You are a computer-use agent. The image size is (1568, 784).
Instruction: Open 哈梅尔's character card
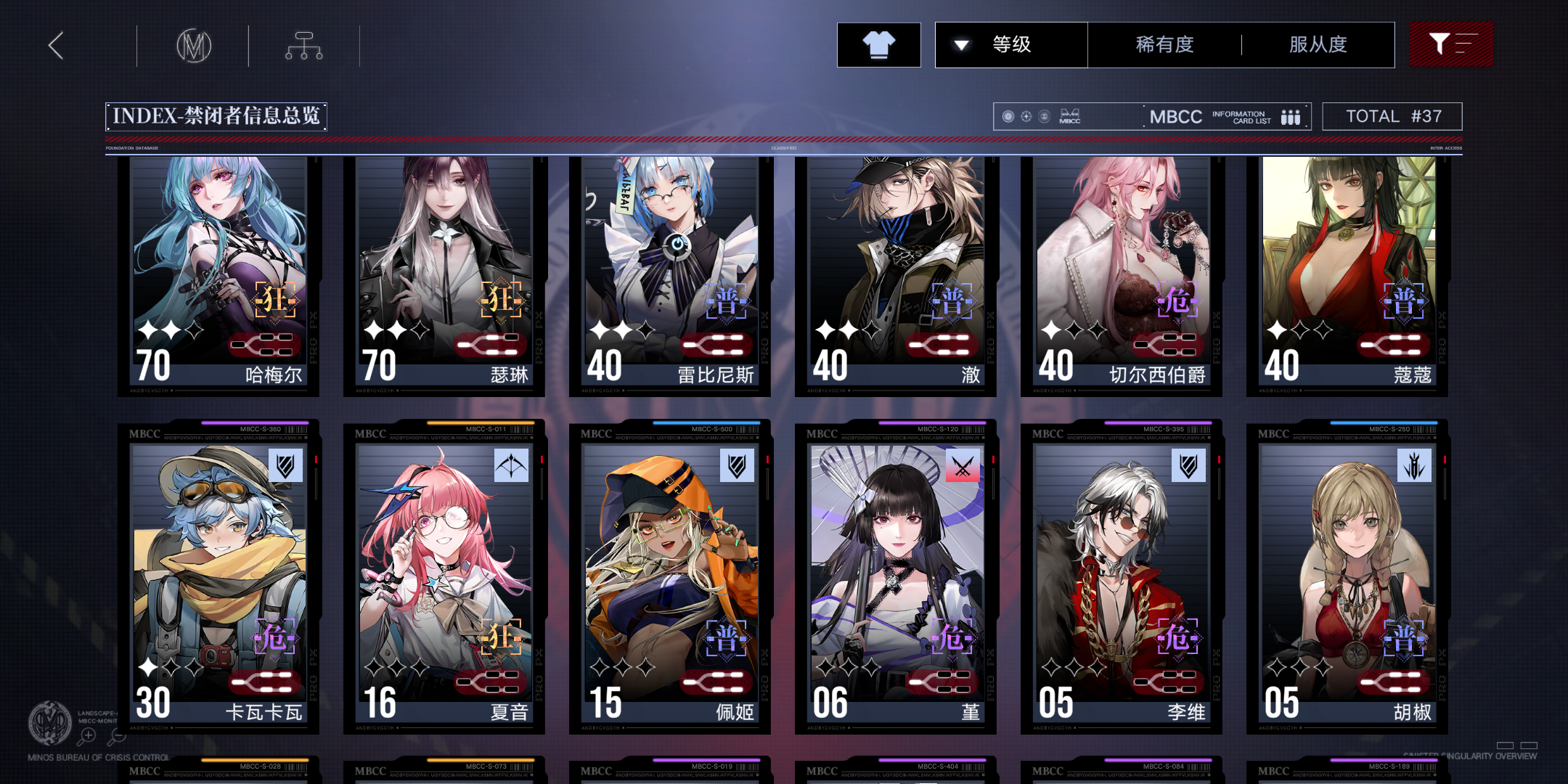[x=218, y=276]
